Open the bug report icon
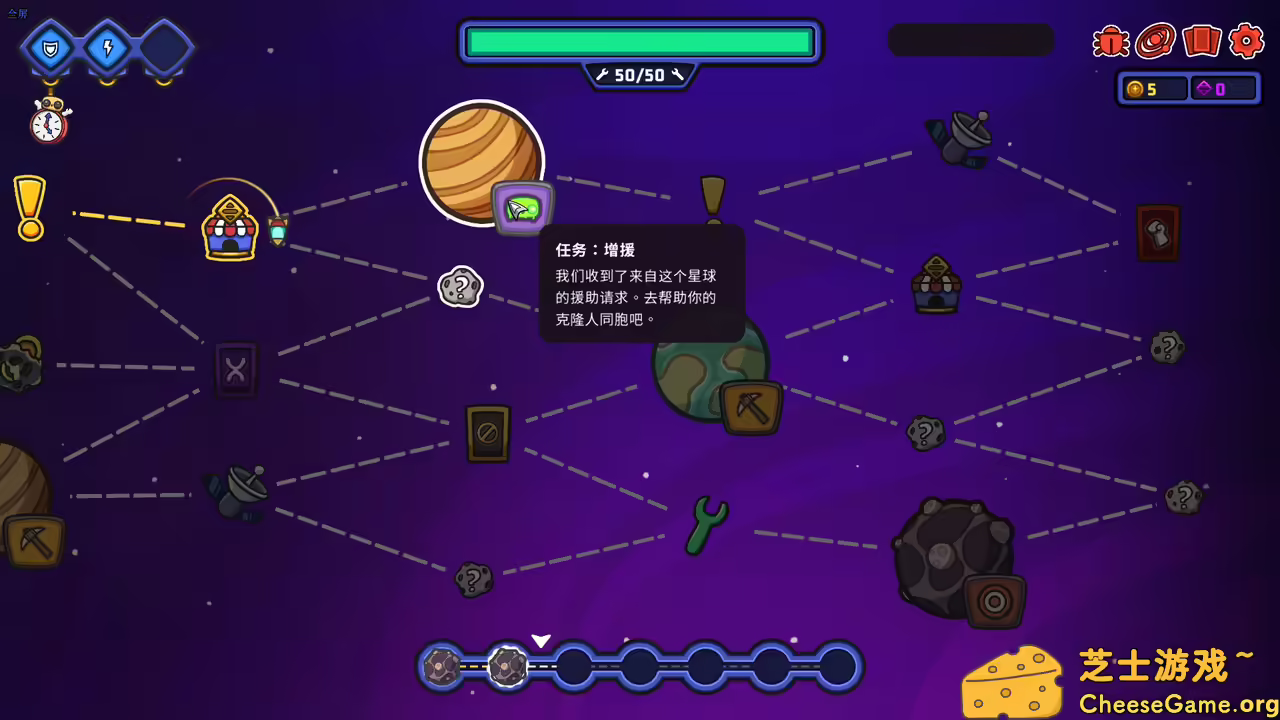 (x=1111, y=42)
